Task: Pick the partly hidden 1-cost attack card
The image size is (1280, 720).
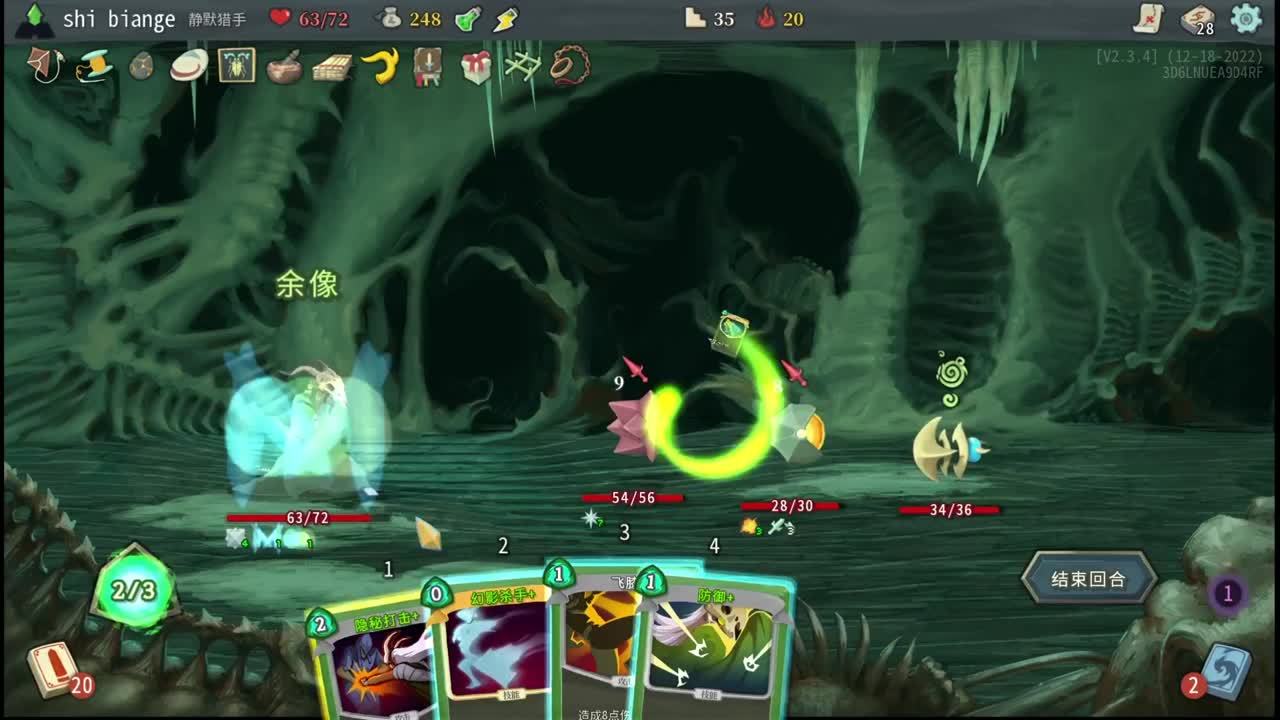Action: pyautogui.click(x=598, y=640)
